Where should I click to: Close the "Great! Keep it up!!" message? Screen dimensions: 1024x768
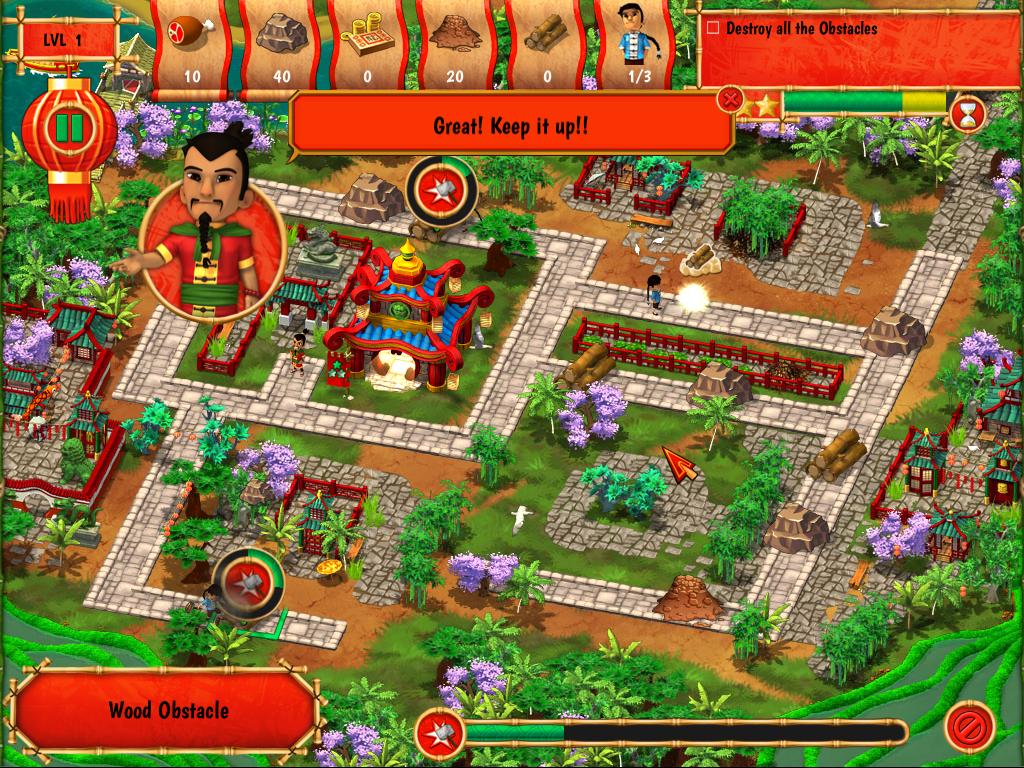click(x=732, y=99)
